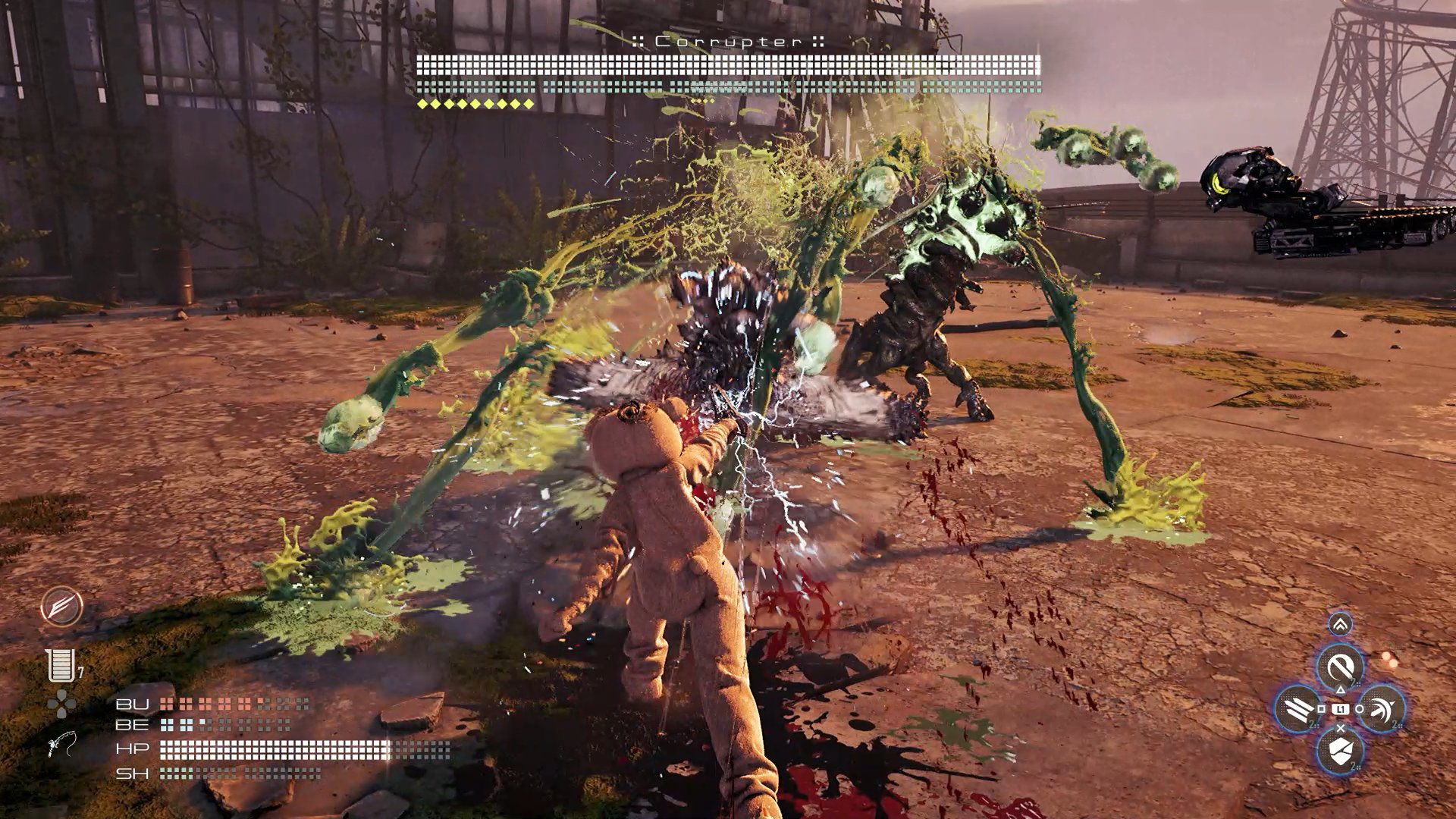1456x819 pixels.
Task: Activate the circular slash Beta skill
Action: 1340,668
